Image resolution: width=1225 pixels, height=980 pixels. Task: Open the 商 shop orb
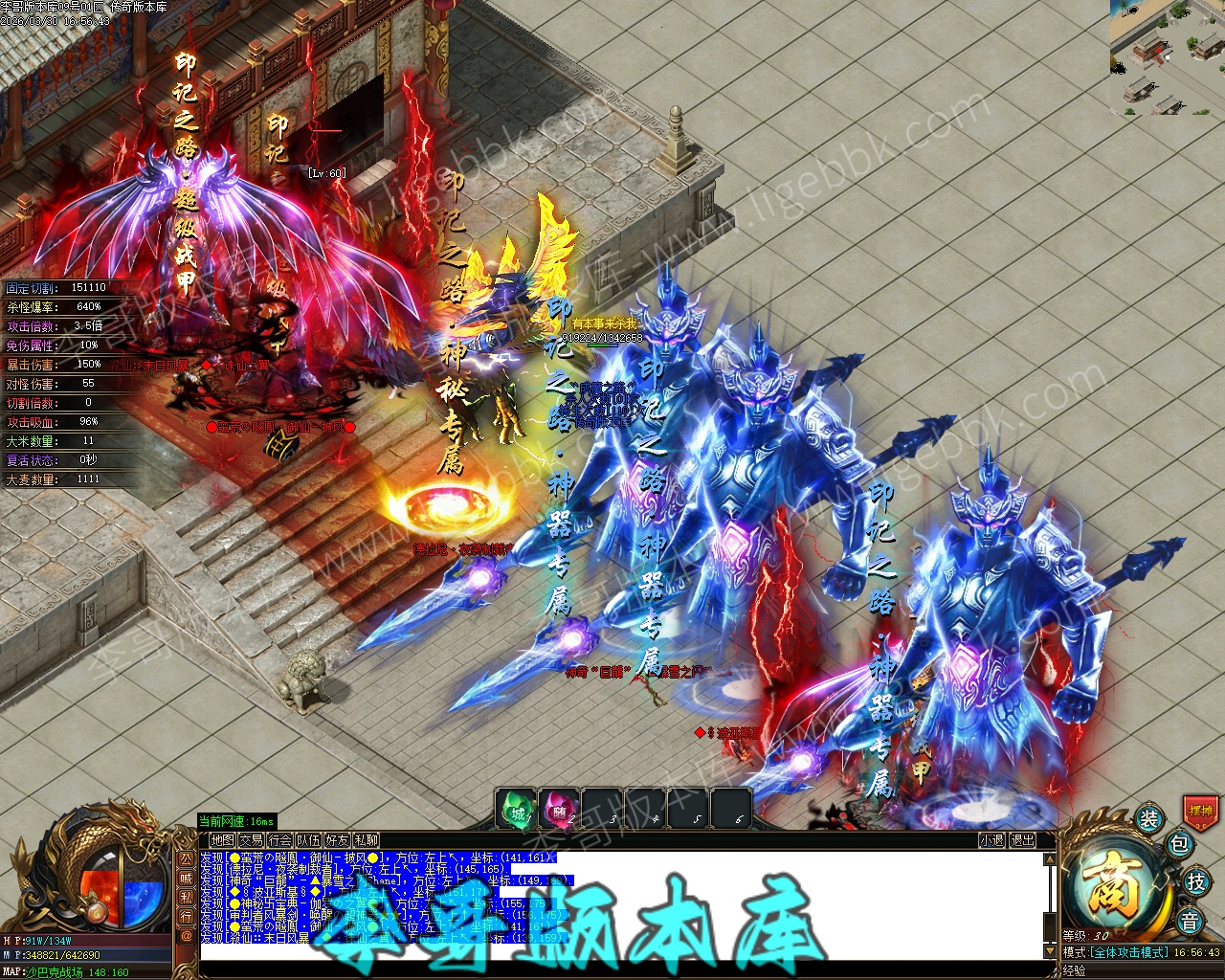click(x=1115, y=885)
